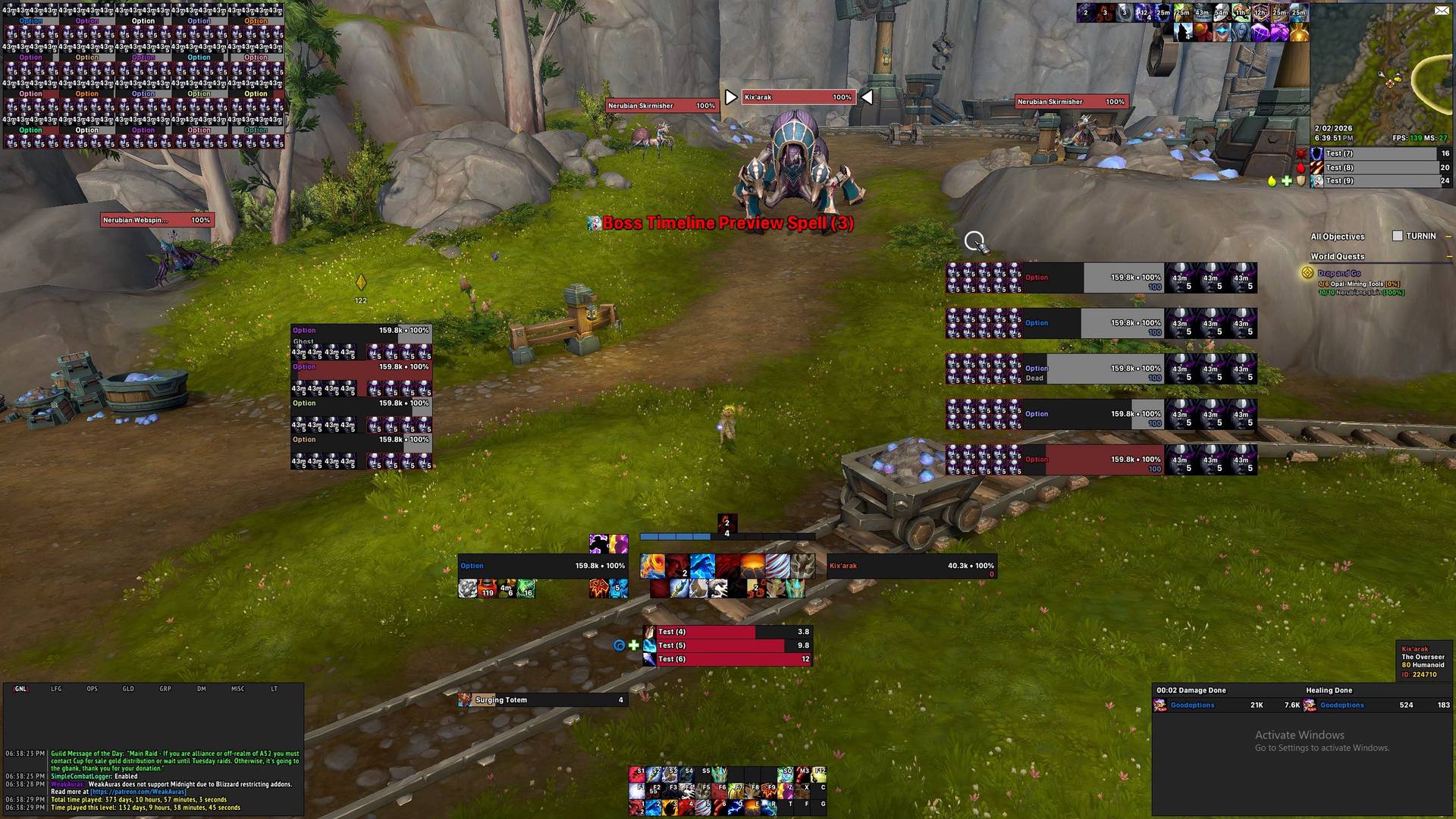Select Goodoptions in Damage Done meter
Image resolution: width=1456 pixels, height=819 pixels.
[x=1192, y=705]
